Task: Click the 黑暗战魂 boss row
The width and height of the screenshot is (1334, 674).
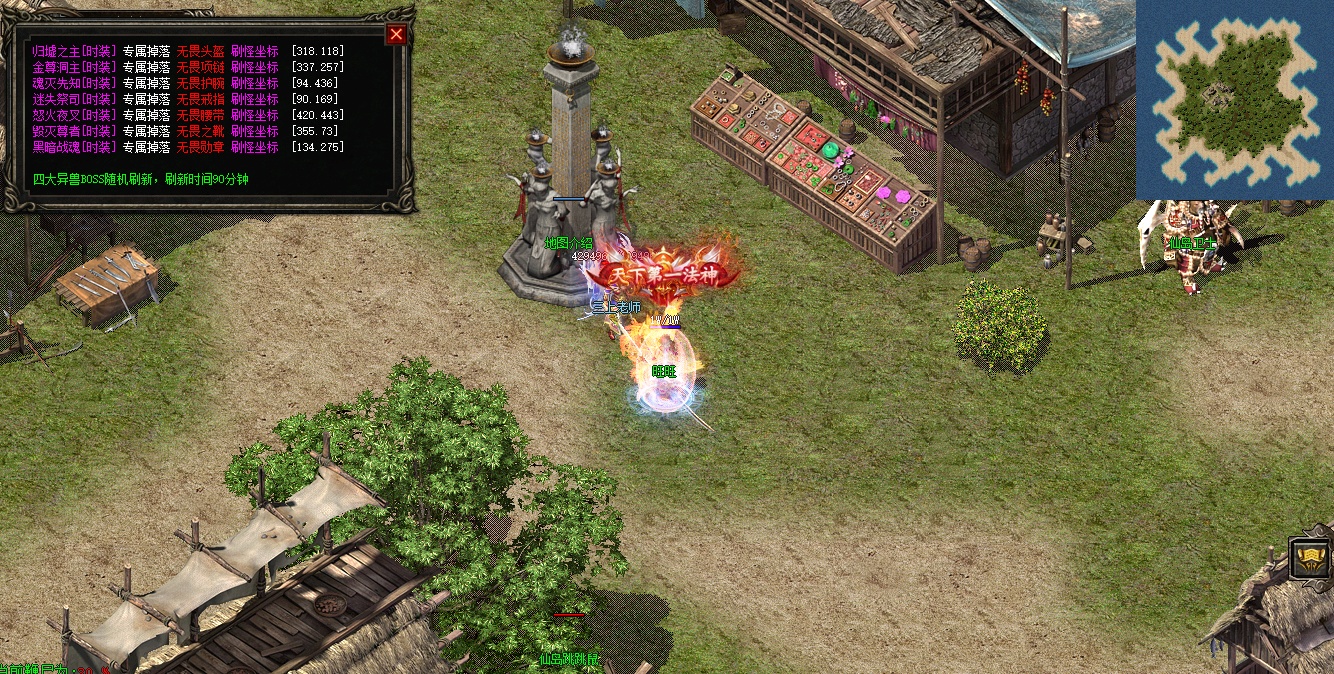Action: coord(73,147)
